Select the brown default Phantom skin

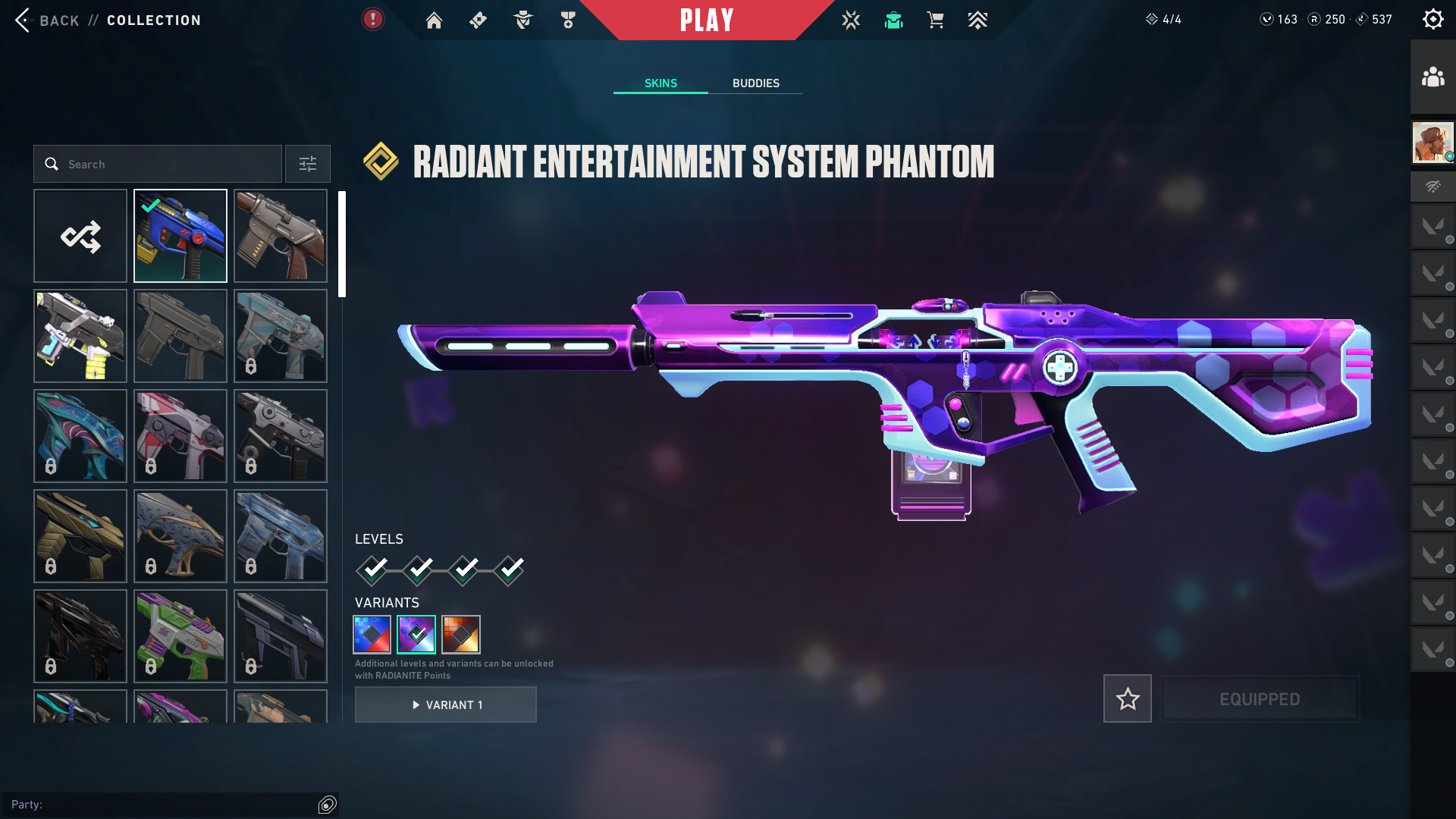click(x=281, y=236)
